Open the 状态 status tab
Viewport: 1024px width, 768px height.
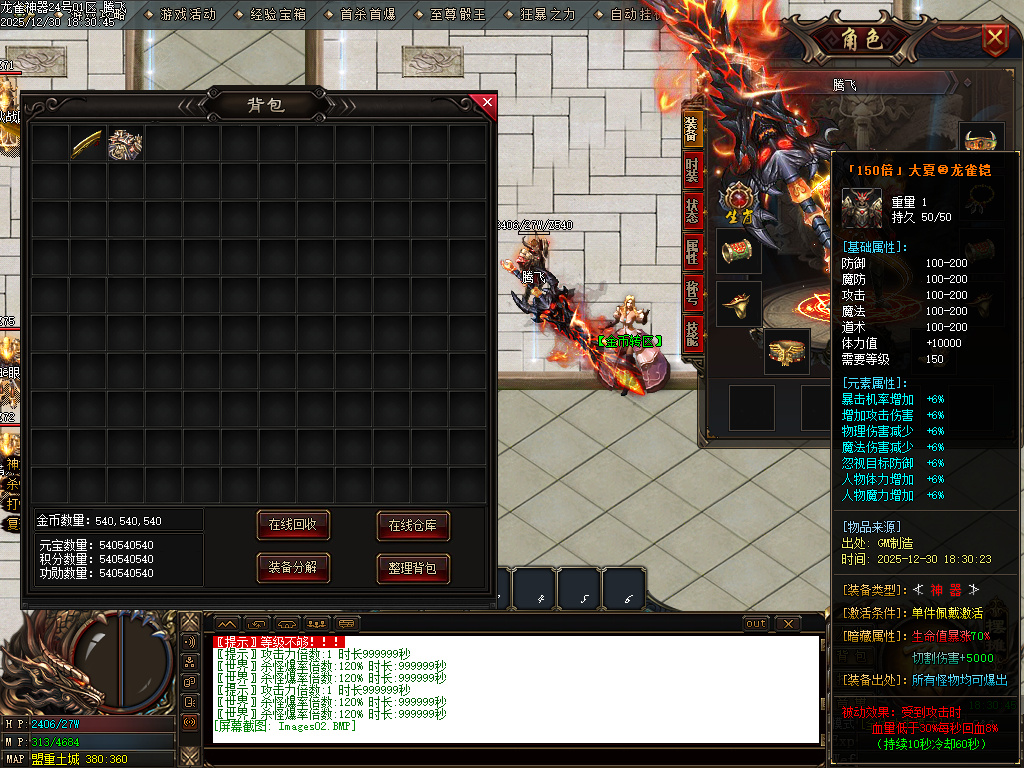pos(692,211)
